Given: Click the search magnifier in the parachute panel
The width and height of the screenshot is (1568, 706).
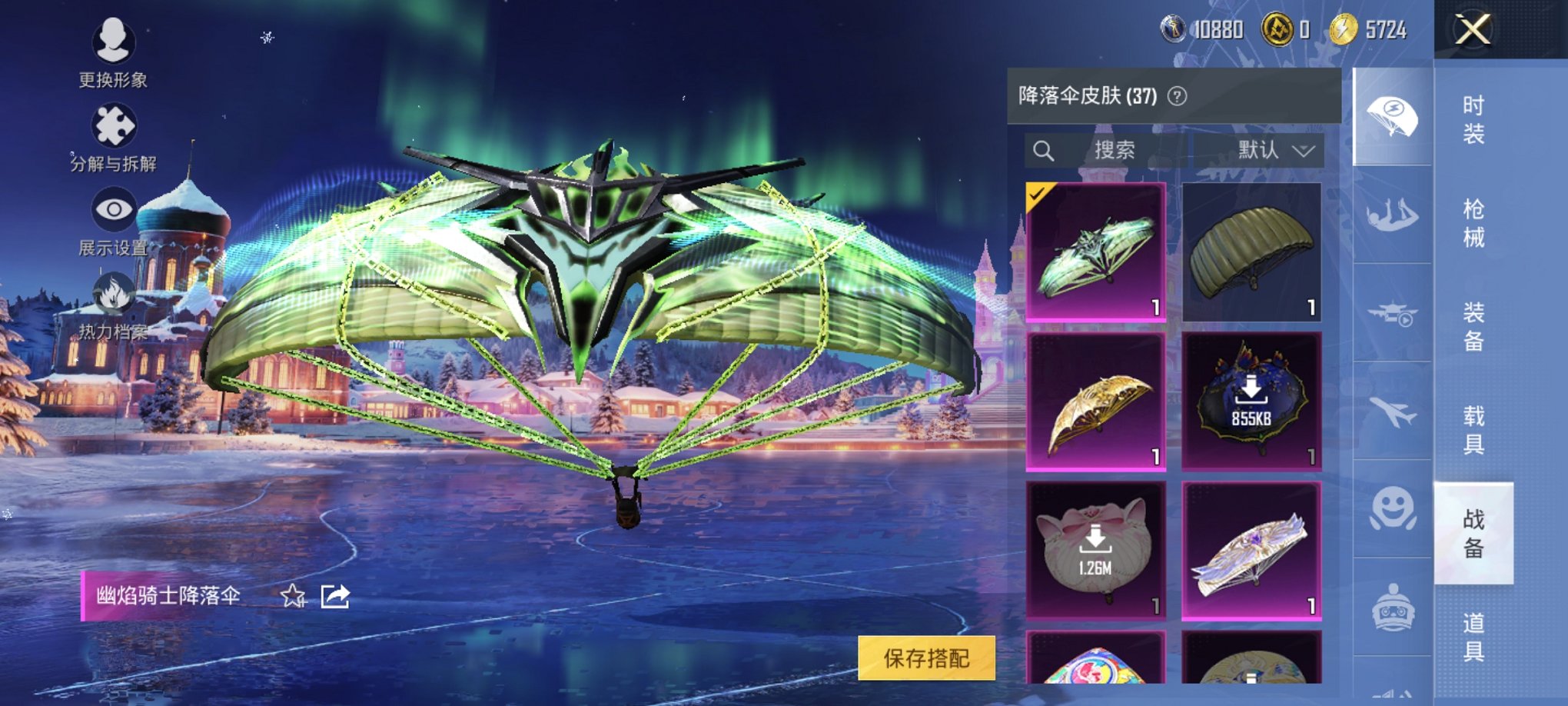Looking at the screenshot, I should pos(1045,151).
